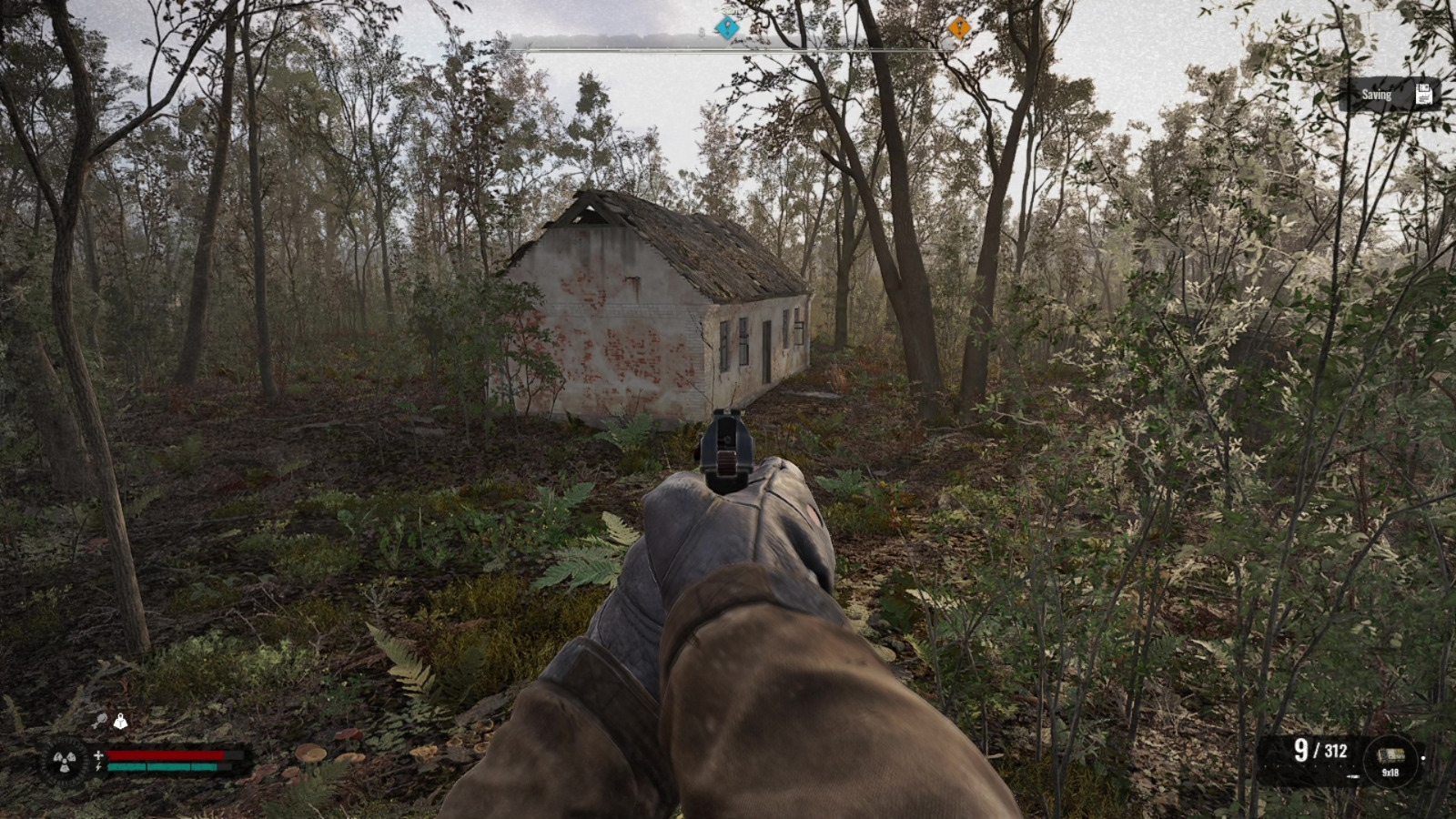Click the circular ammo type selector ring

pos(1390,760)
